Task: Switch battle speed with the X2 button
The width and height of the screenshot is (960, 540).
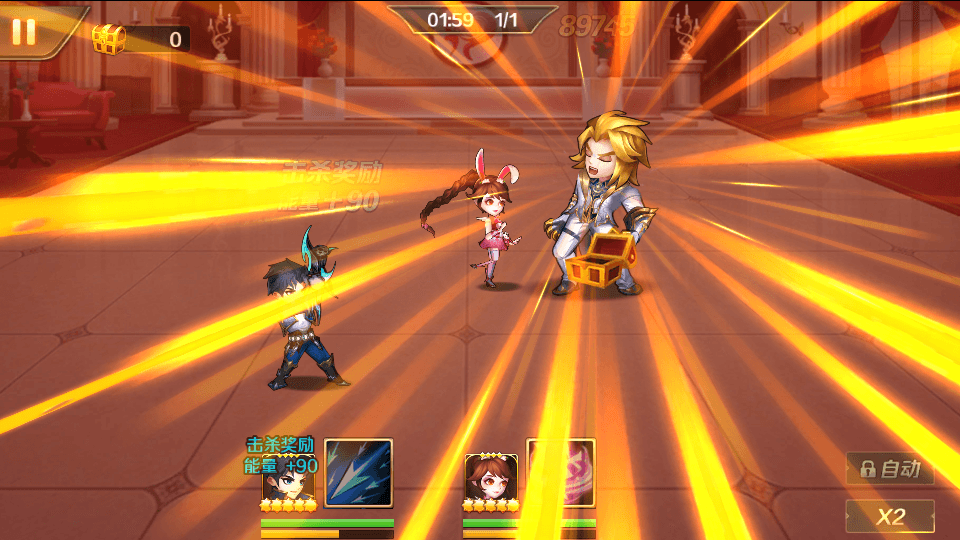Action: click(x=890, y=516)
